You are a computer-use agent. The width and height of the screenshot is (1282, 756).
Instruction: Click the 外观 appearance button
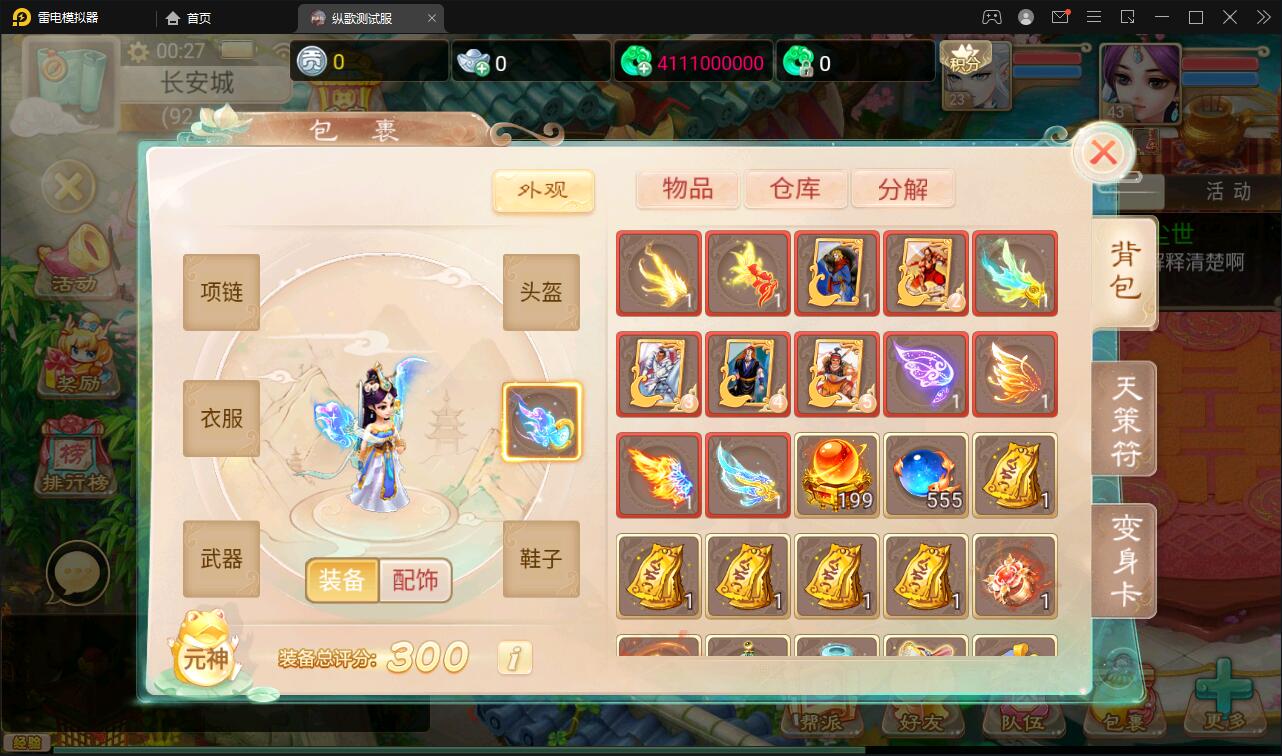(543, 191)
